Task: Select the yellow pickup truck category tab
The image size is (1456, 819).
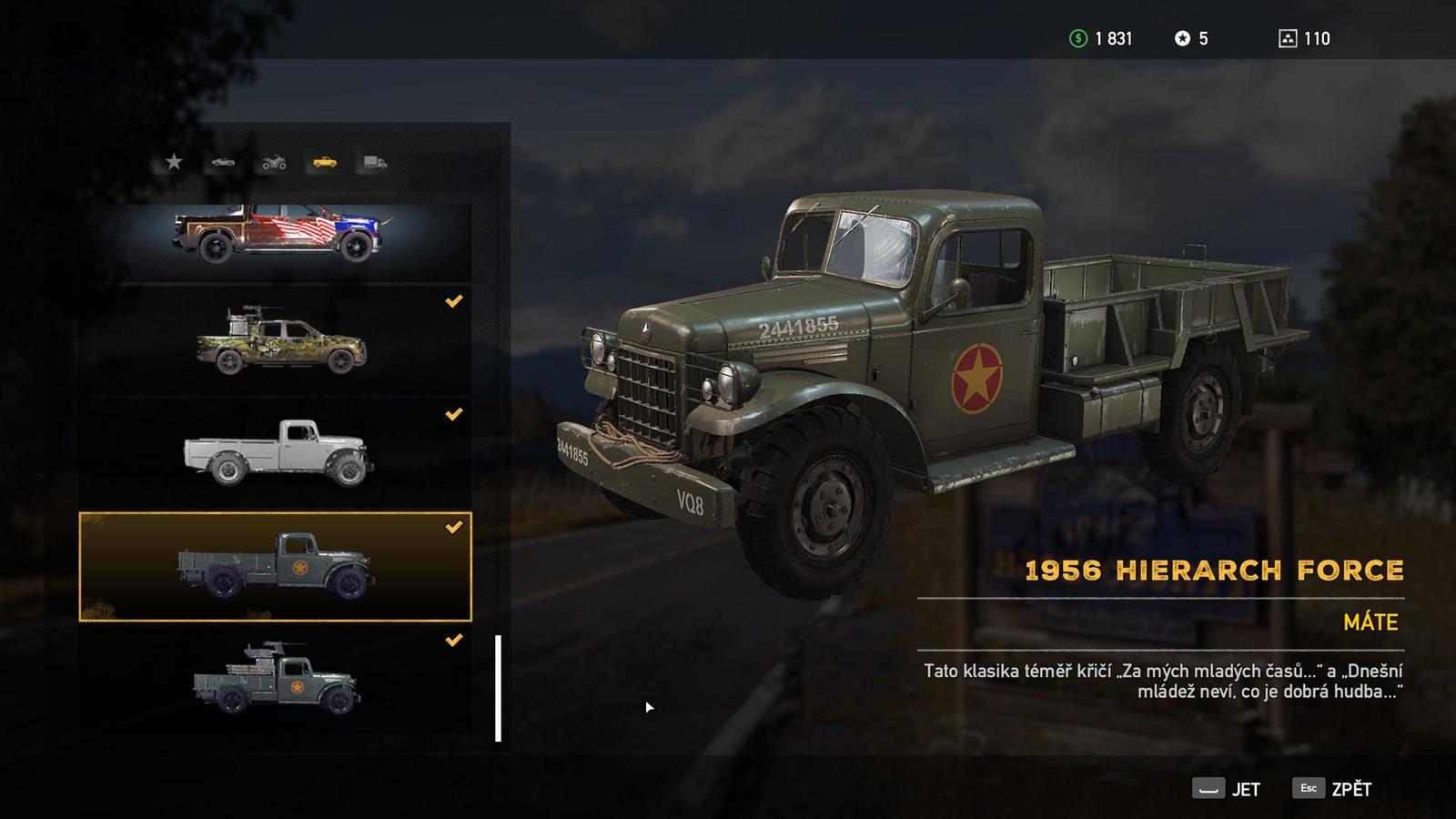Action: pos(325,162)
